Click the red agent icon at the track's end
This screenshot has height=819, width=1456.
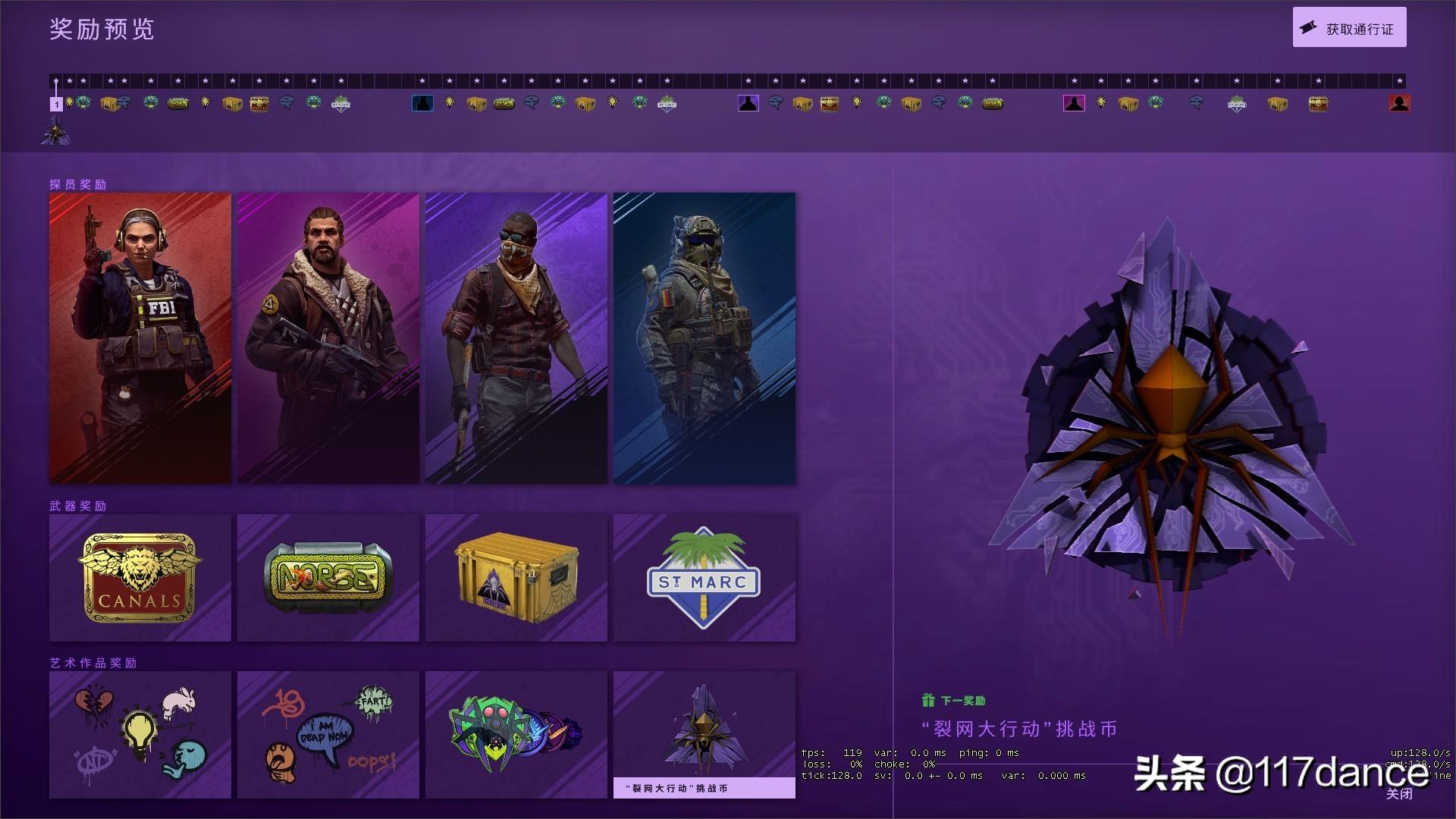[x=1401, y=103]
